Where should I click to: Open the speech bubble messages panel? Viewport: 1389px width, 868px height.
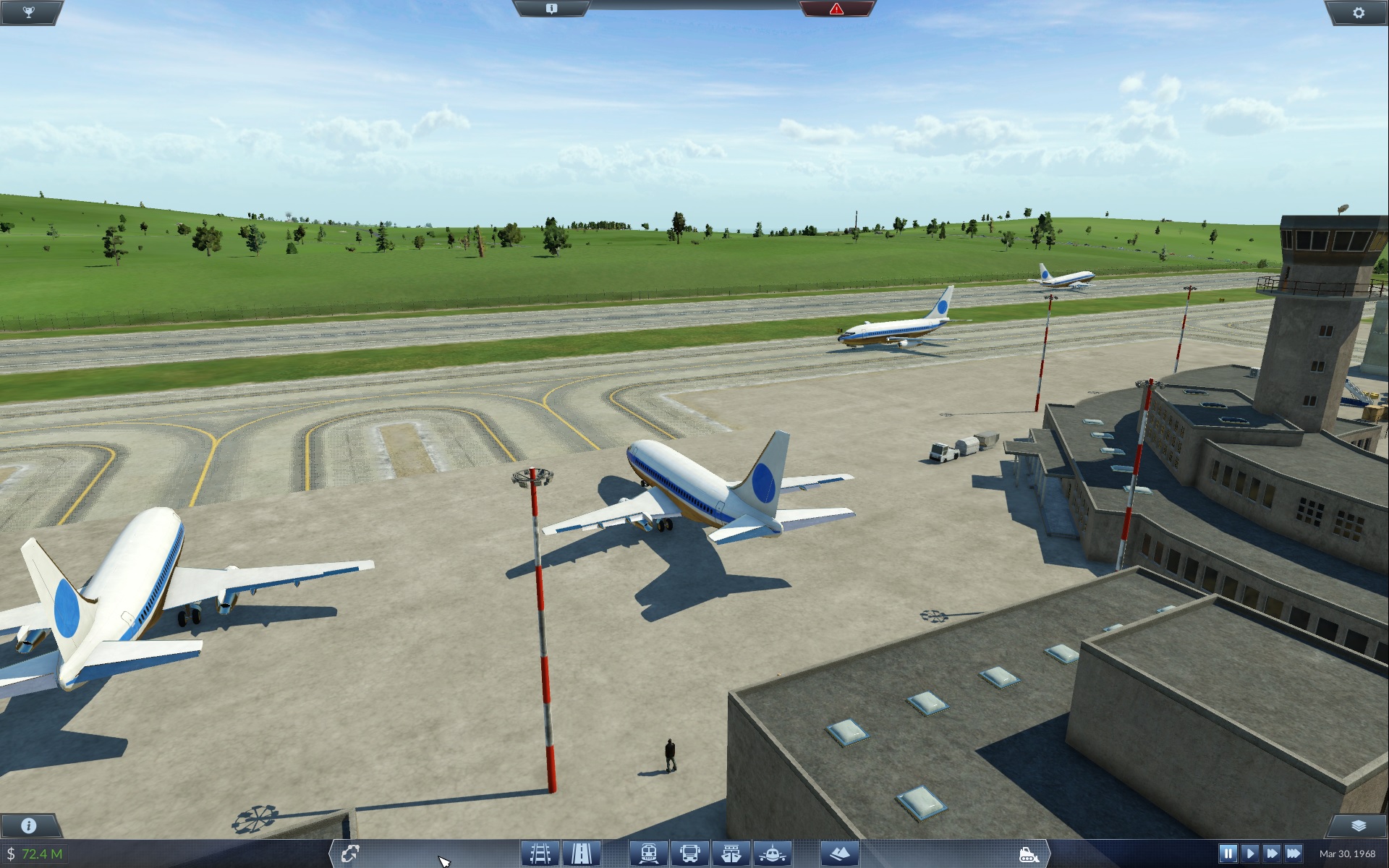pyautogui.click(x=551, y=9)
